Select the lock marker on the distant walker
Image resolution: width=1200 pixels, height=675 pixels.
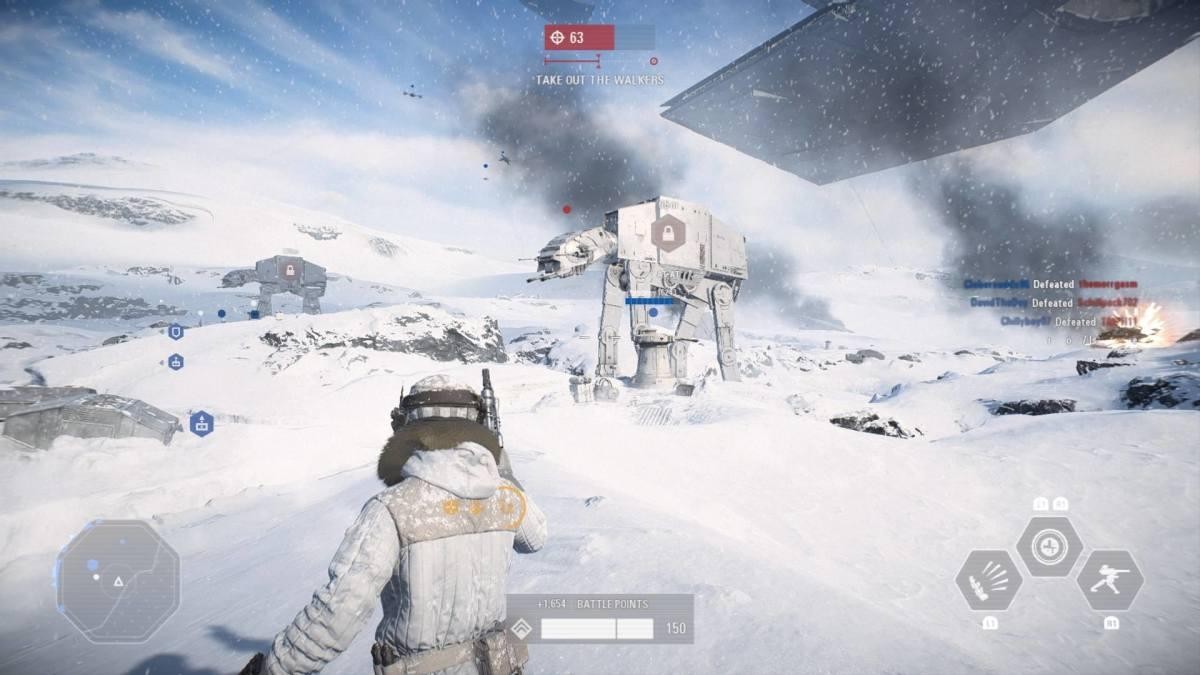coord(290,270)
